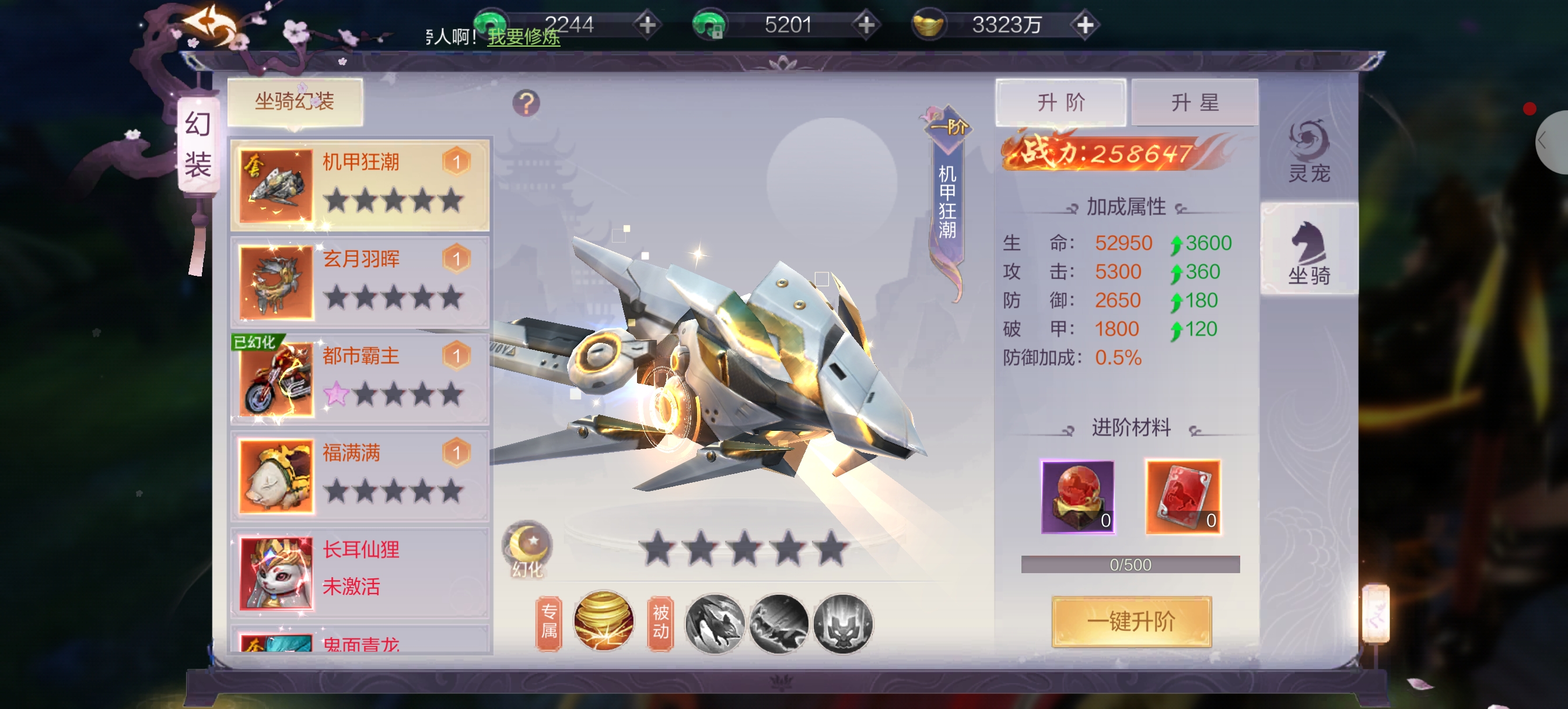Select the 福满满 pig mount

tap(360, 475)
